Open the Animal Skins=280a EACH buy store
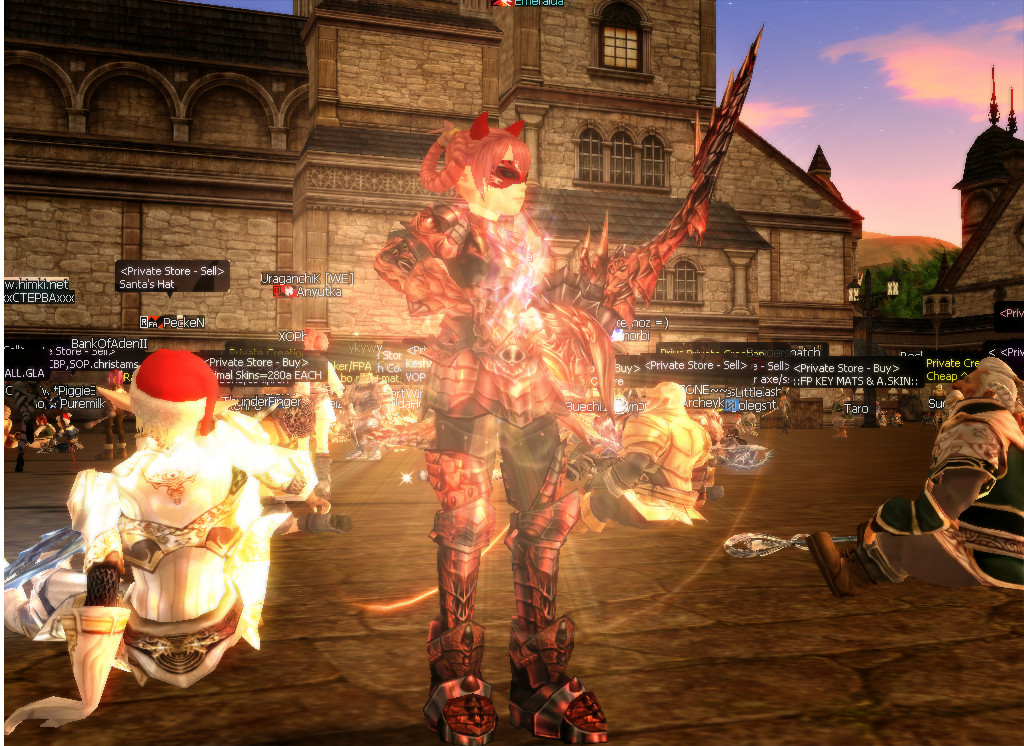The width and height of the screenshot is (1024, 746). click(x=264, y=370)
